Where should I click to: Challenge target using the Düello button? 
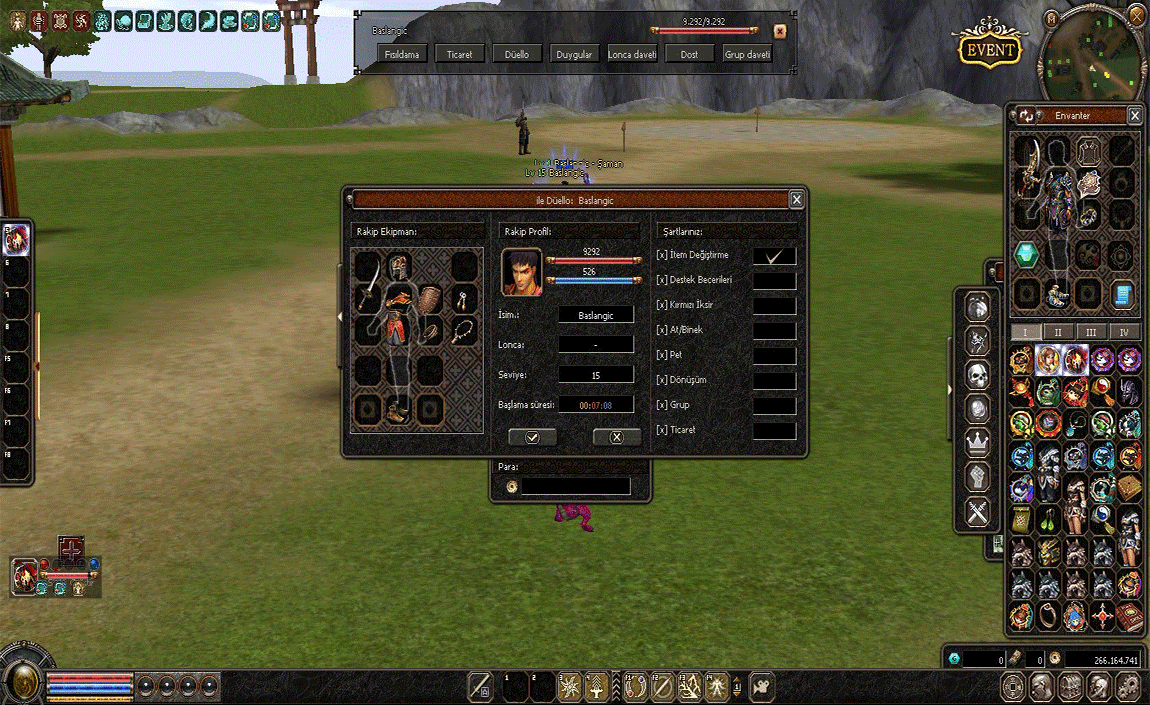(x=517, y=54)
